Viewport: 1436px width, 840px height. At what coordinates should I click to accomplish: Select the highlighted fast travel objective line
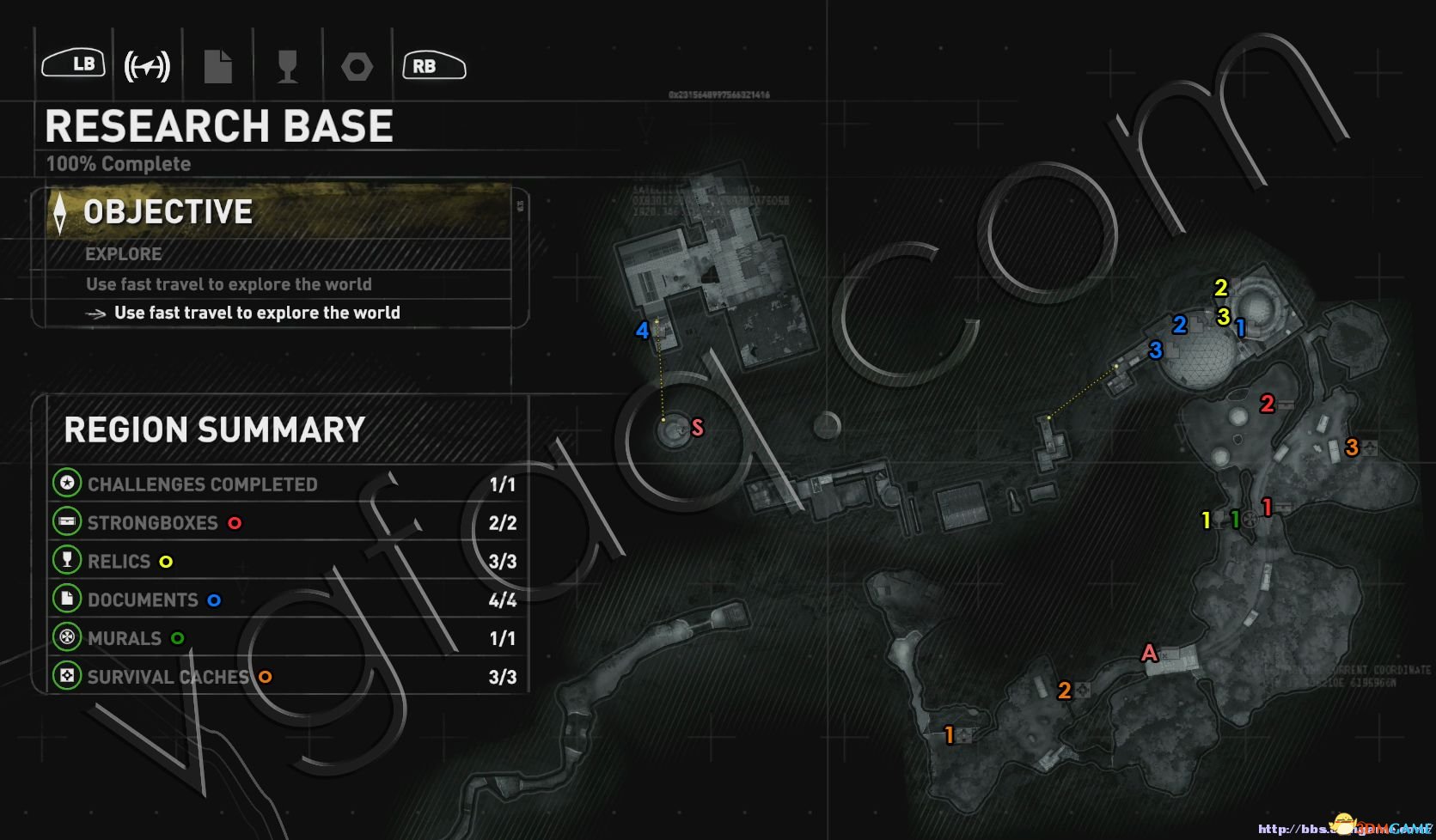click(x=256, y=313)
